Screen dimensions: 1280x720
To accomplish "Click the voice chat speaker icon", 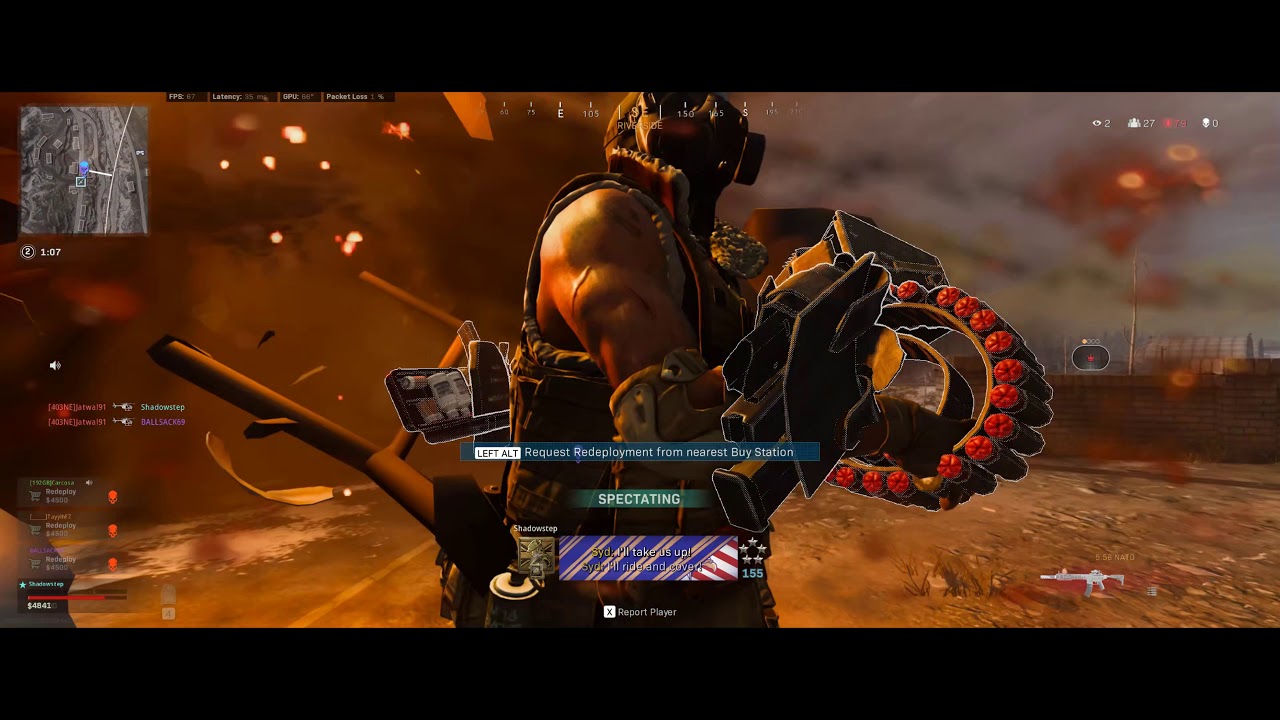I will (55, 366).
